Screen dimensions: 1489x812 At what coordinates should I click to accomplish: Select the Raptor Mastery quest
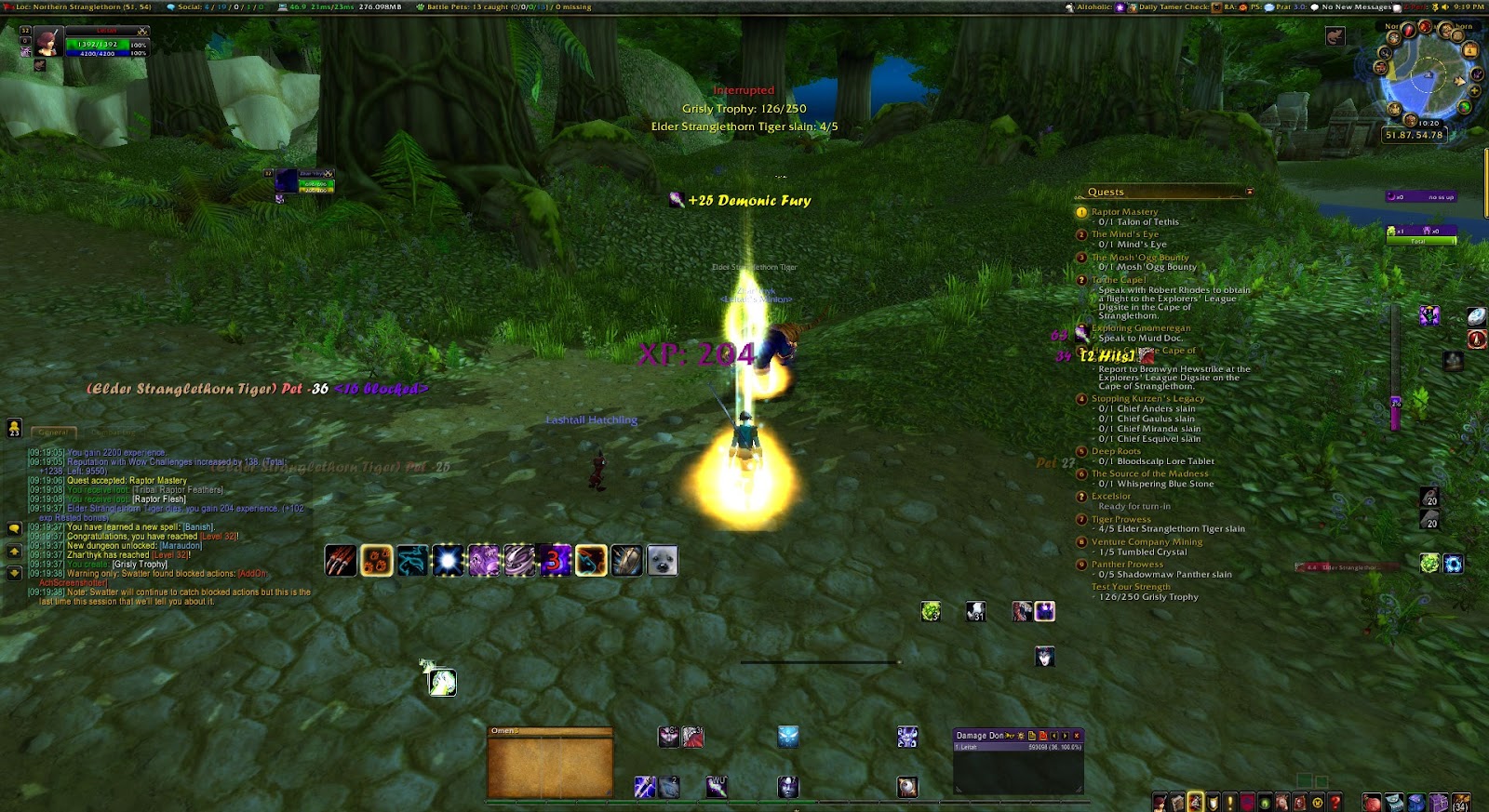click(1124, 212)
